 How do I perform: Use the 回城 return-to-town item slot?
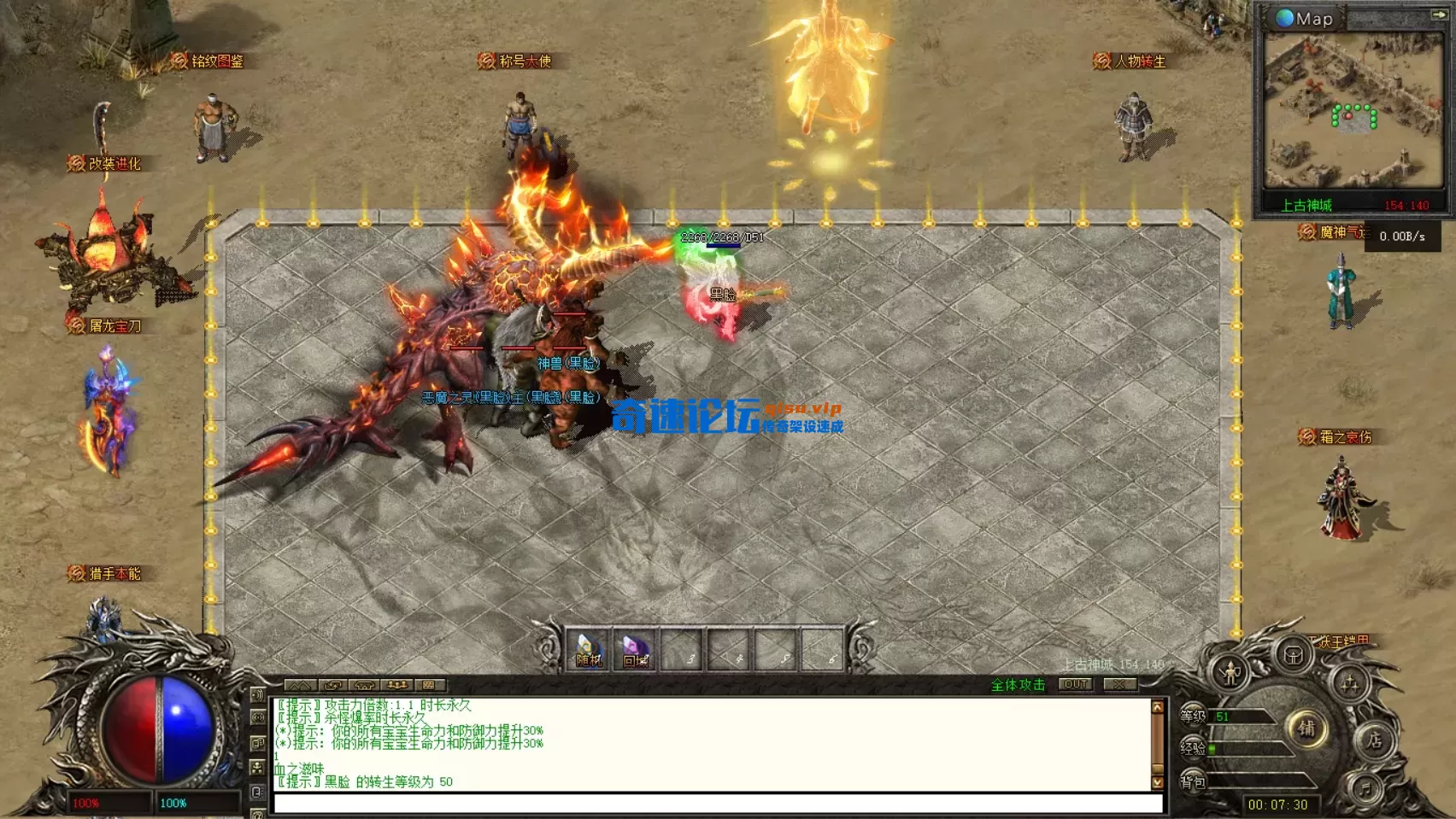tap(635, 650)
